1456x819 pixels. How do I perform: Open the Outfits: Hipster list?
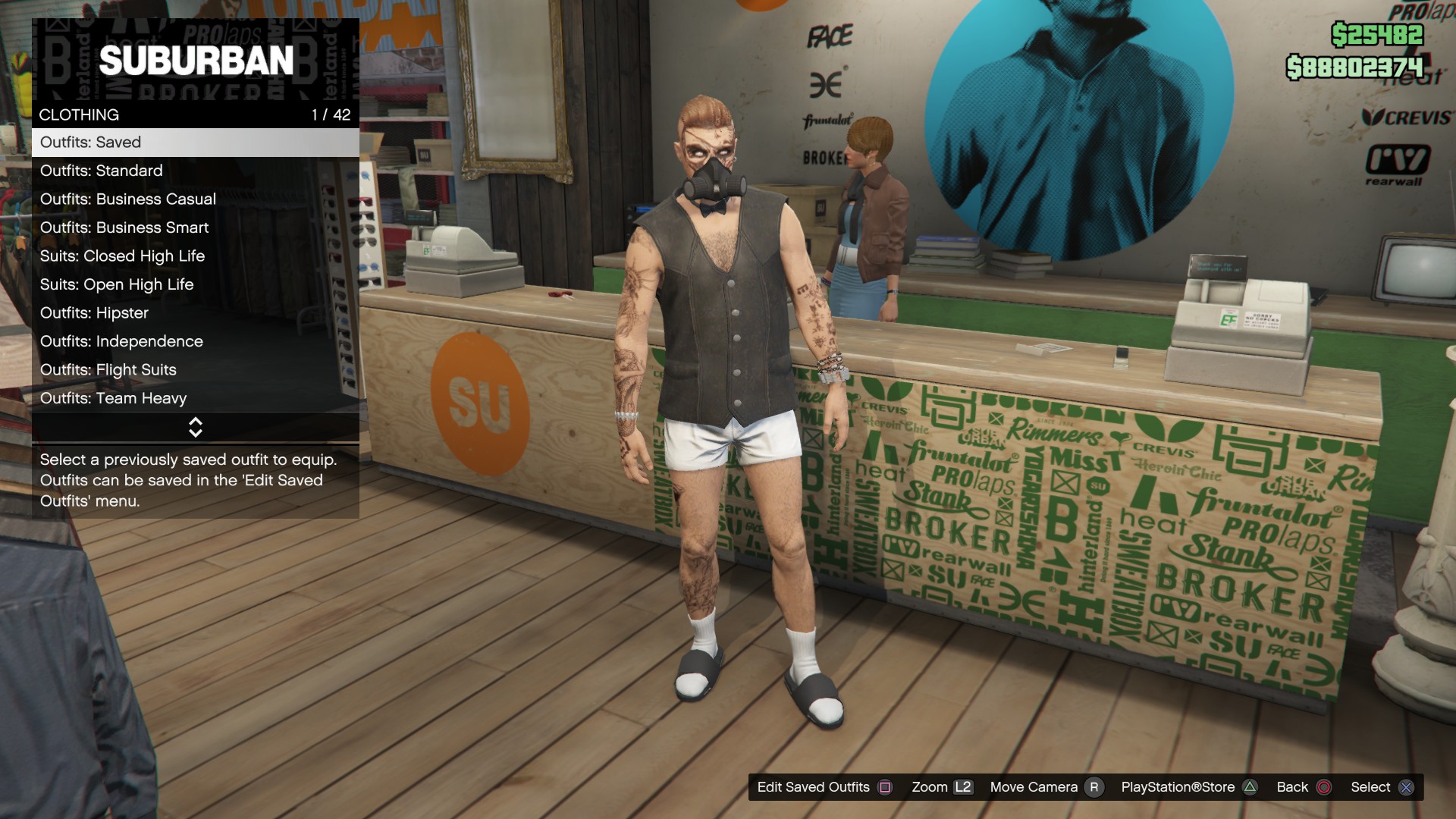click(195, 313)
